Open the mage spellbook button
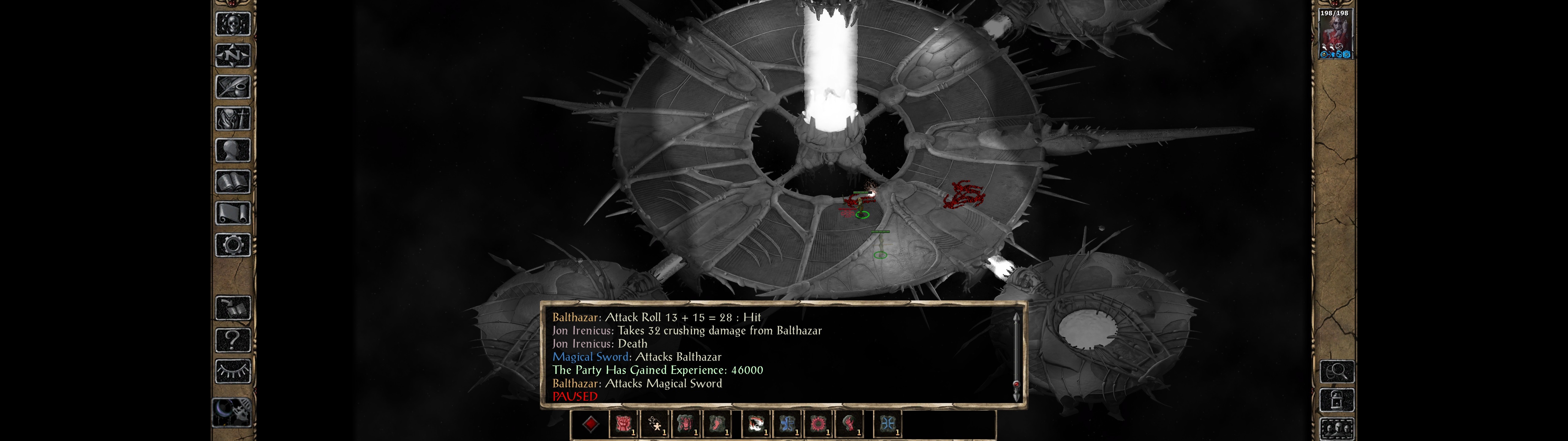This screenshot has height=441, width=1568. pyautogui.click(x=232, y=182)
